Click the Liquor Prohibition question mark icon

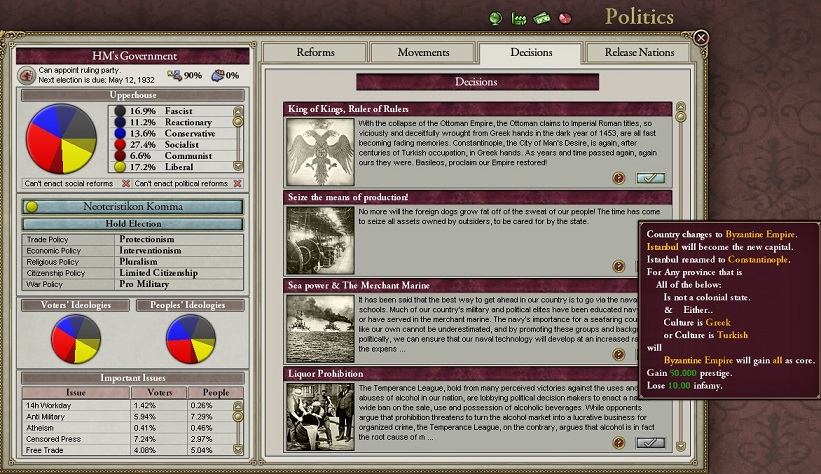point(619,442)
